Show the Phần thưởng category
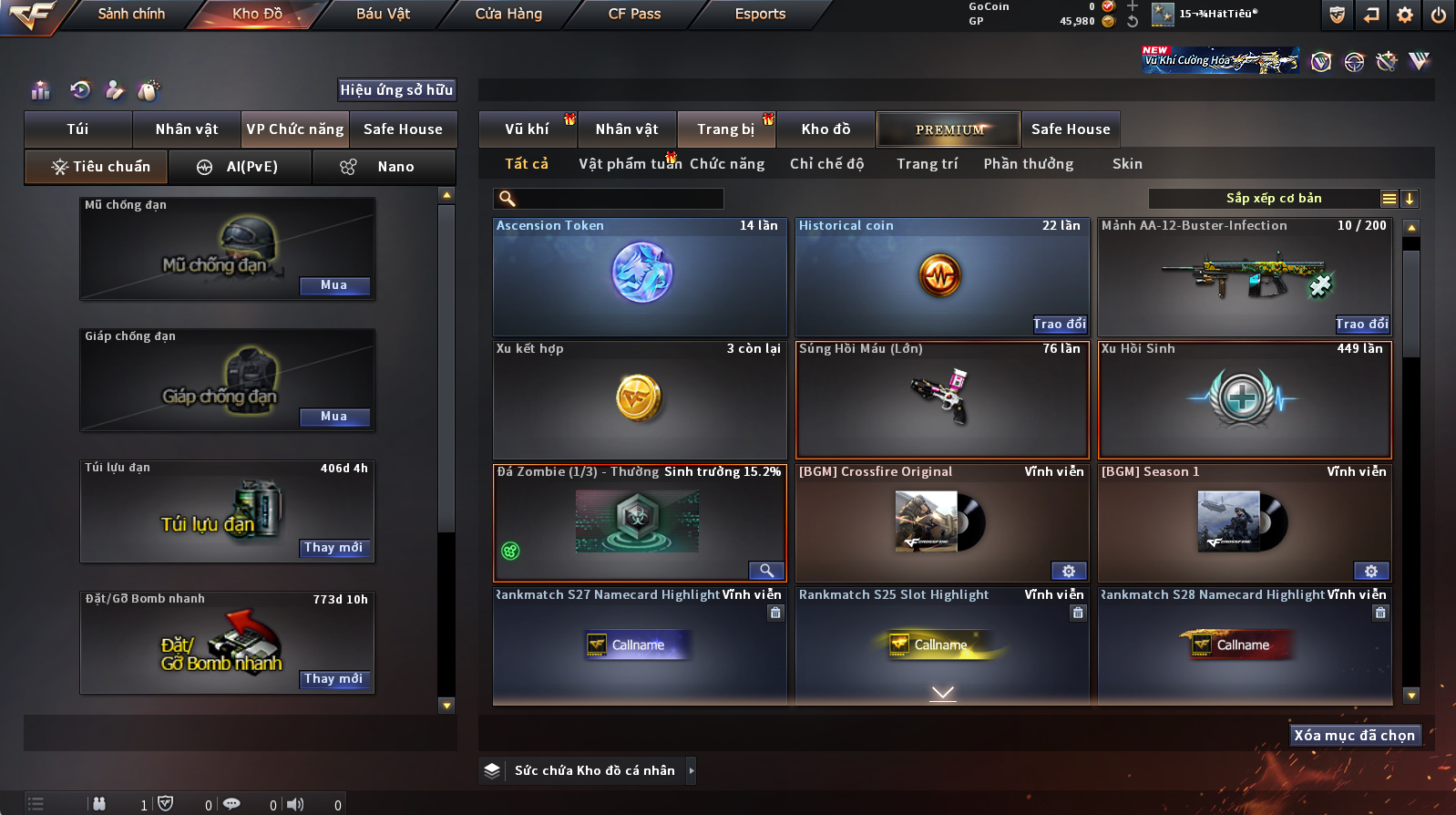This screenshot has width=1456, height=815. tap(1028, 164)
